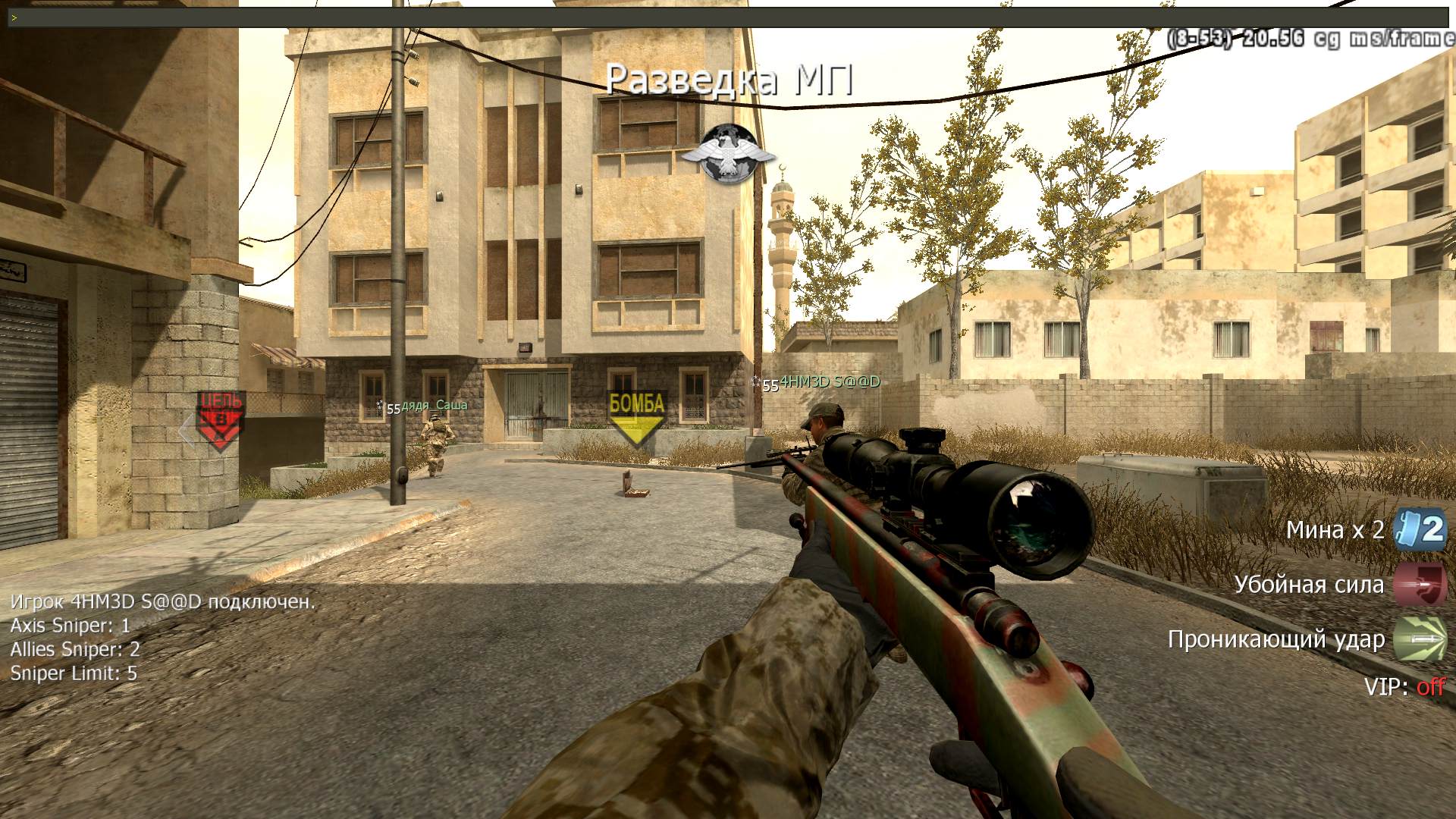Toggle the VIP off indicator
The image size is (1456, 819).
coord(1429,687)
